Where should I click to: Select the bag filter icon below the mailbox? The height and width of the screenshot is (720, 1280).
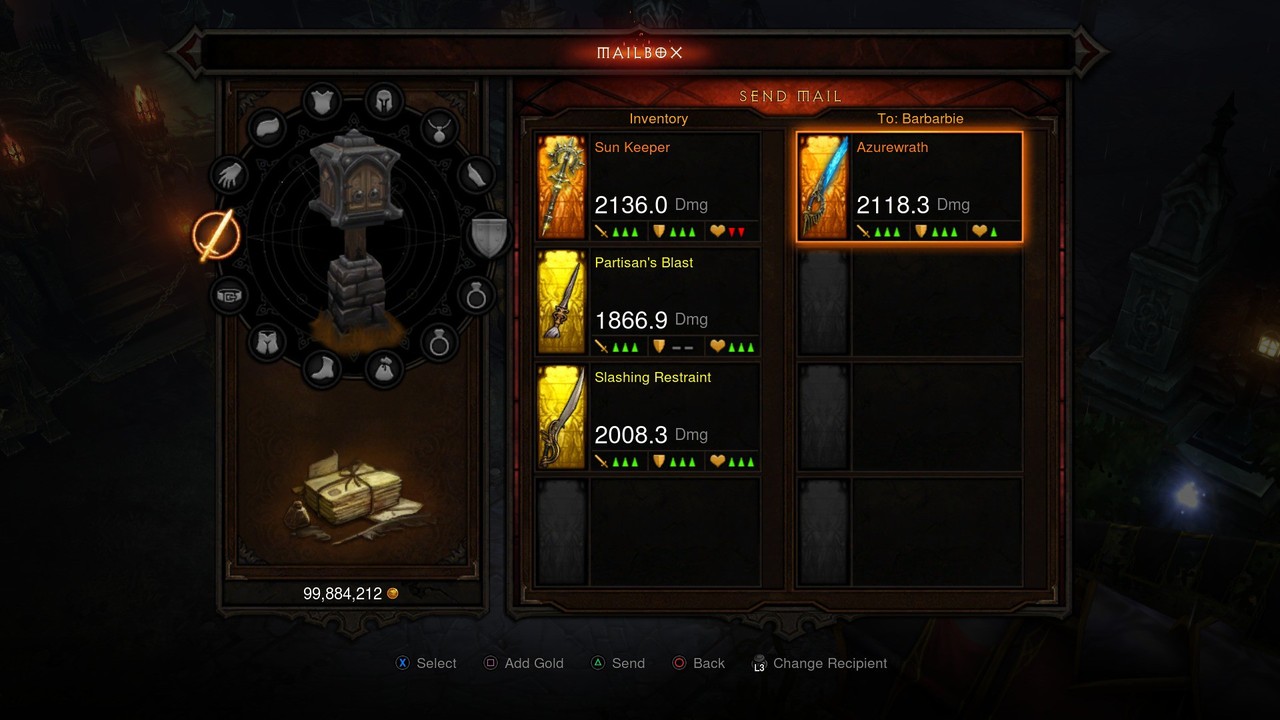386,368
